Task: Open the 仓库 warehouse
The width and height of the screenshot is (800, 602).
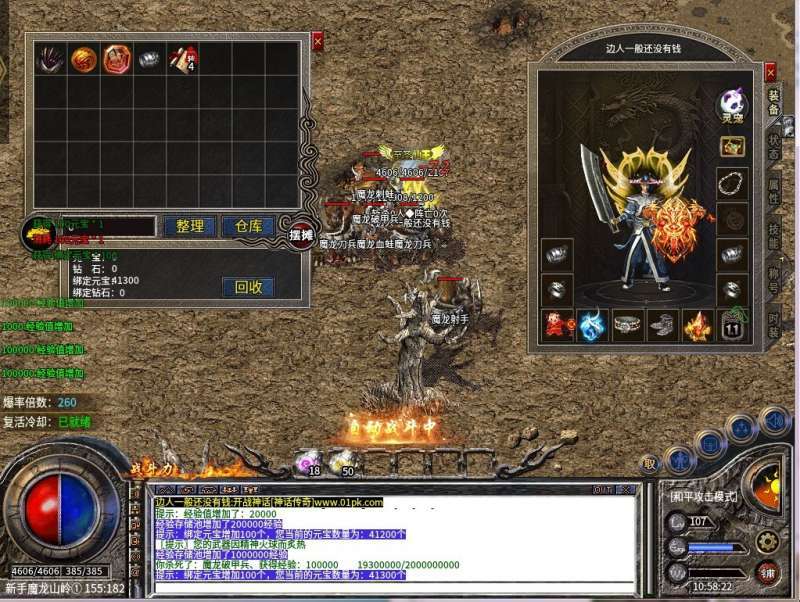Action: 248,227
